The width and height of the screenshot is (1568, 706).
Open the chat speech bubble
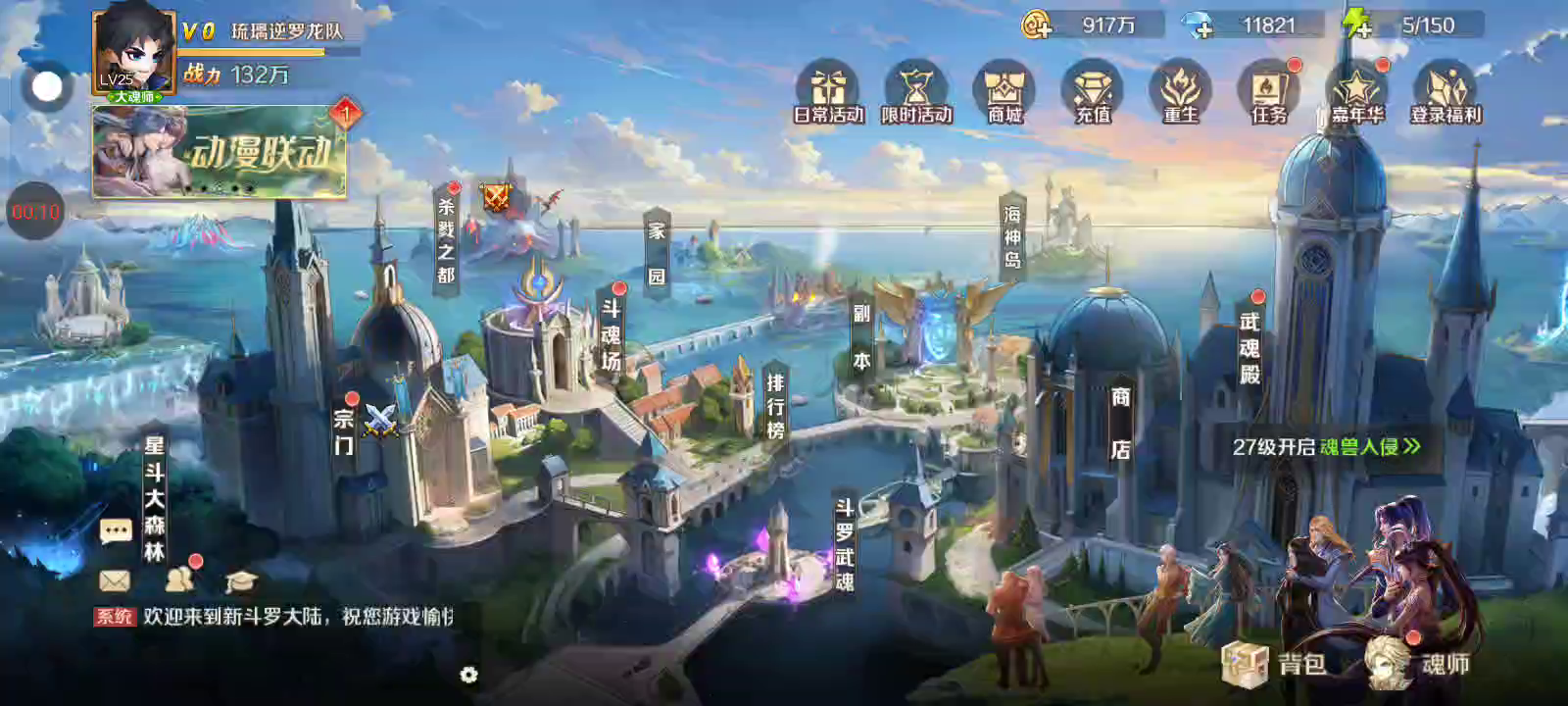pos(116,531)
